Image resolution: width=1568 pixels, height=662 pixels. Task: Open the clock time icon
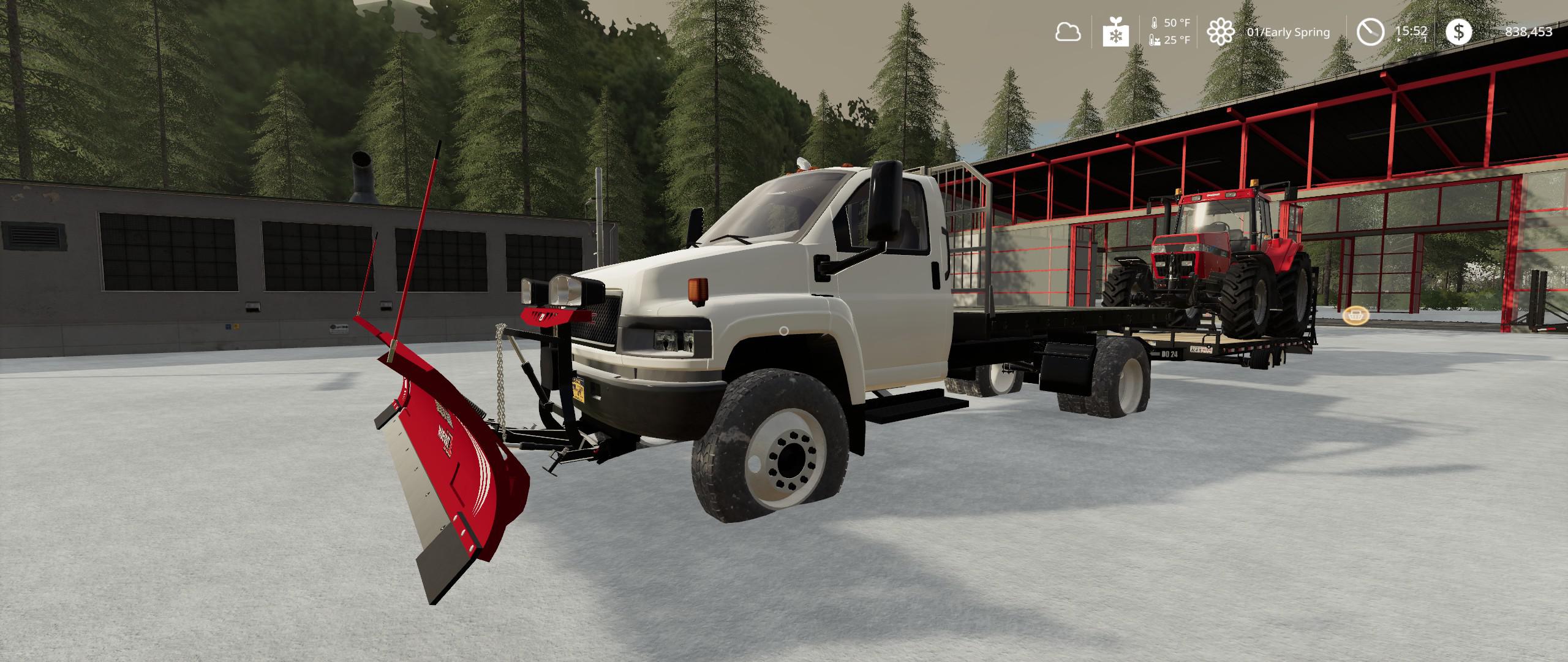(1370, 32)
